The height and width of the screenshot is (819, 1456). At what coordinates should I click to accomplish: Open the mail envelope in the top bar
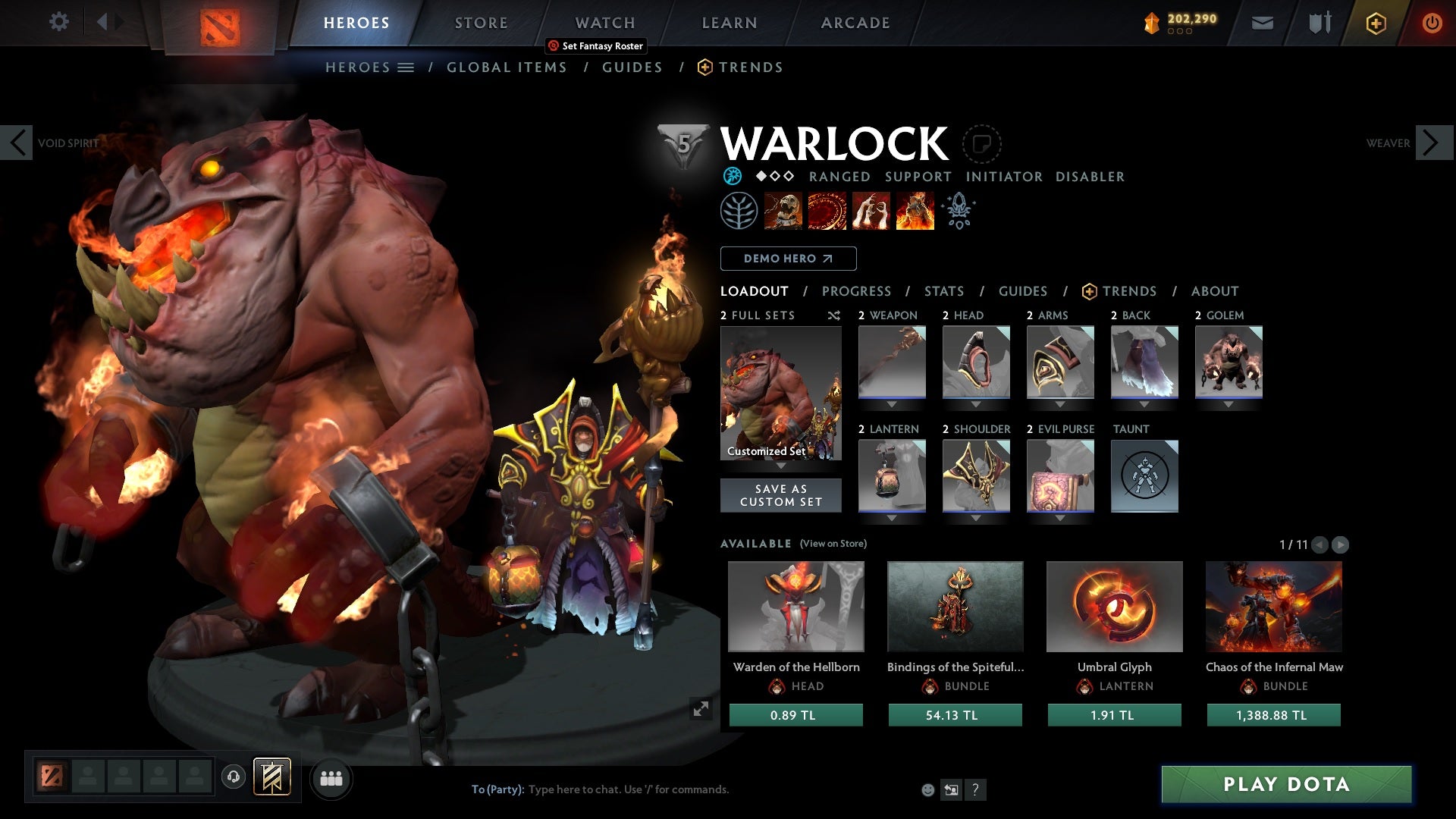pyautogui.click(x=1263, y=23)
